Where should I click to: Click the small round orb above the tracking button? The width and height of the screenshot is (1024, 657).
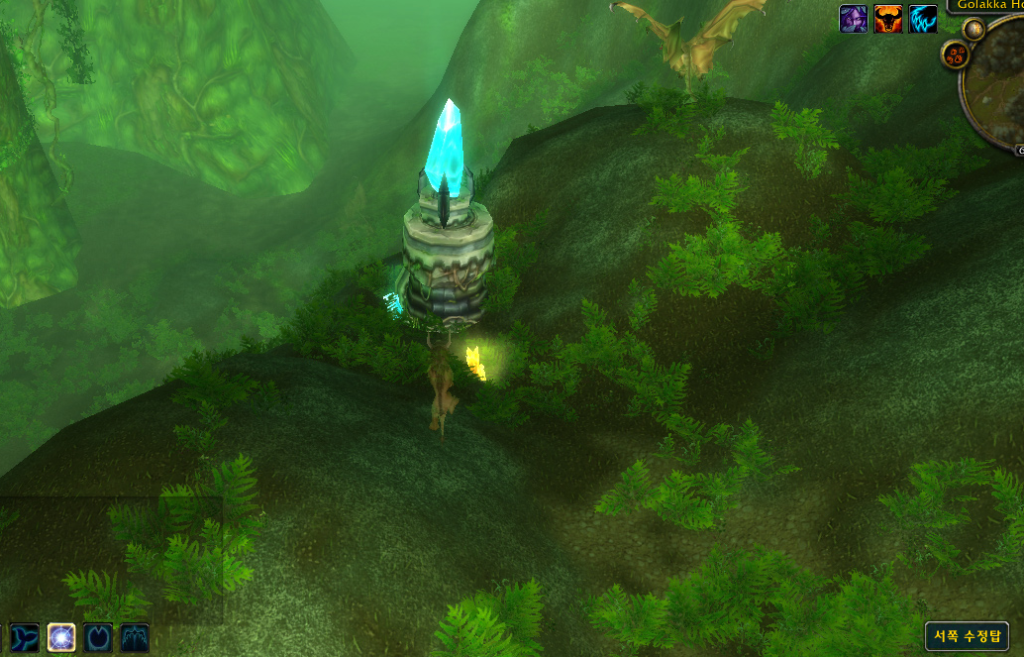click(x=974, y=30)
